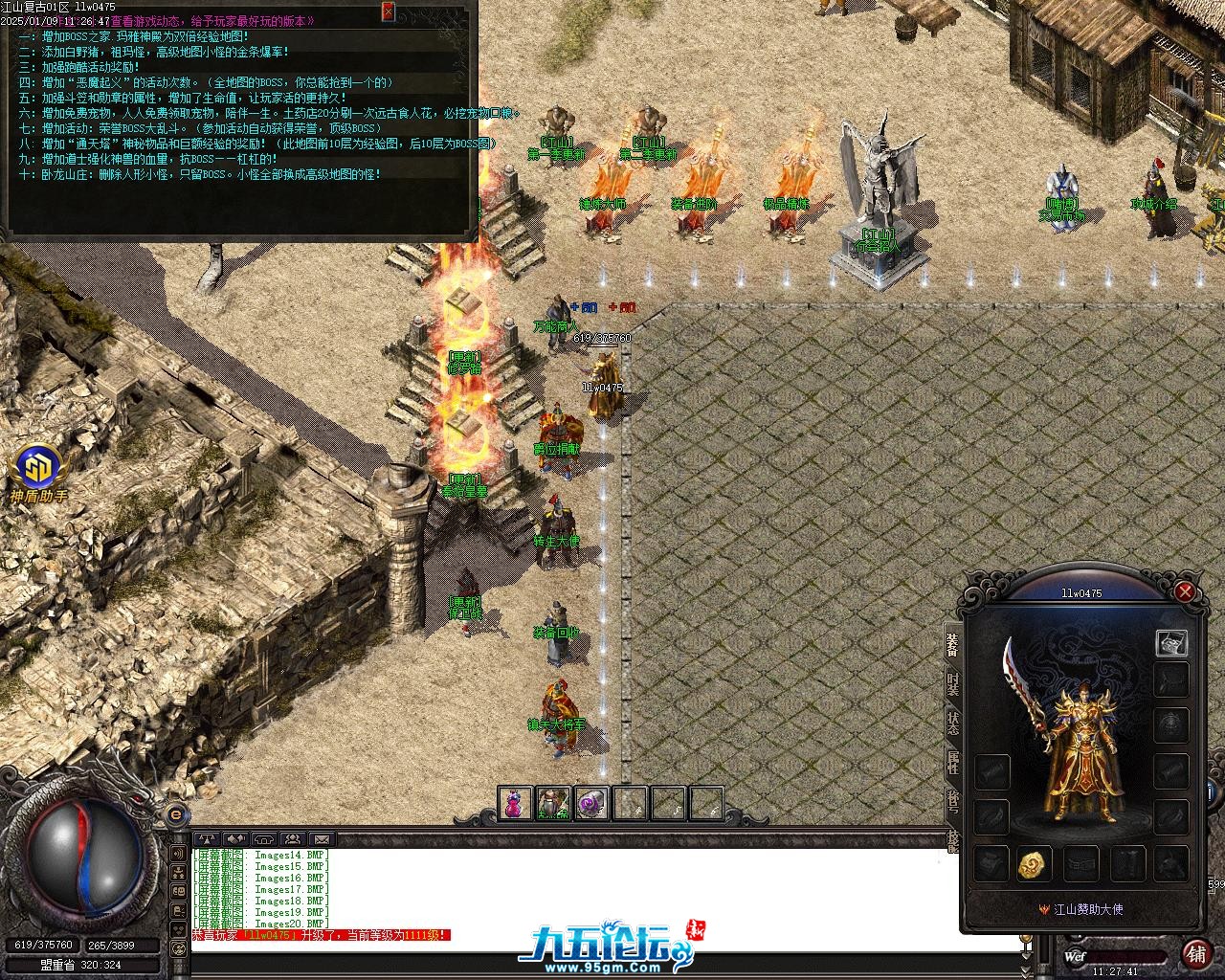The width and height of the screenshot is (1225, 980).
Task: Show the 属性 attributes tab
Action: [952, 763]
